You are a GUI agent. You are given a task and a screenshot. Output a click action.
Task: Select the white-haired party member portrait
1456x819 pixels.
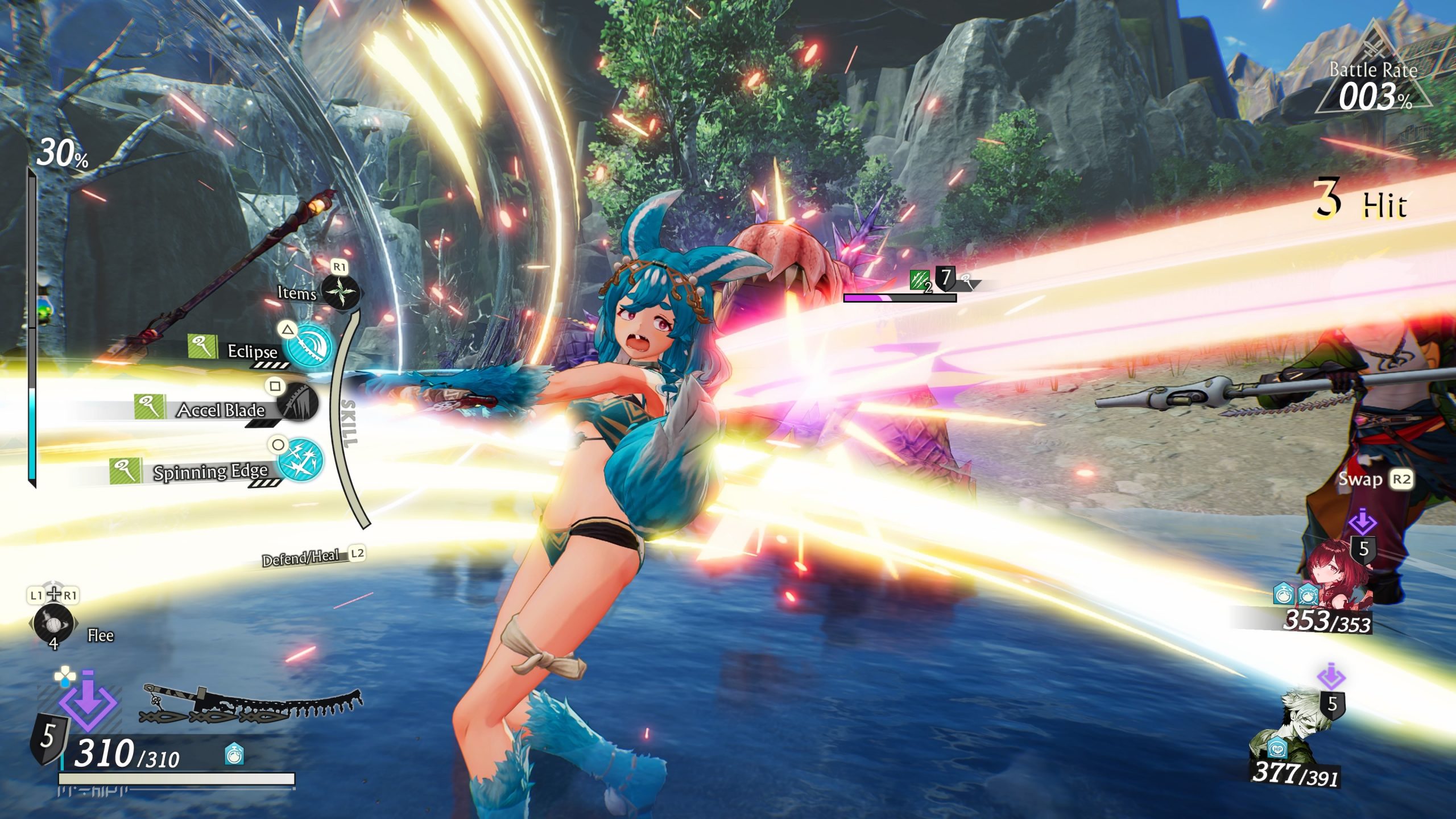tap(1302, 729)
